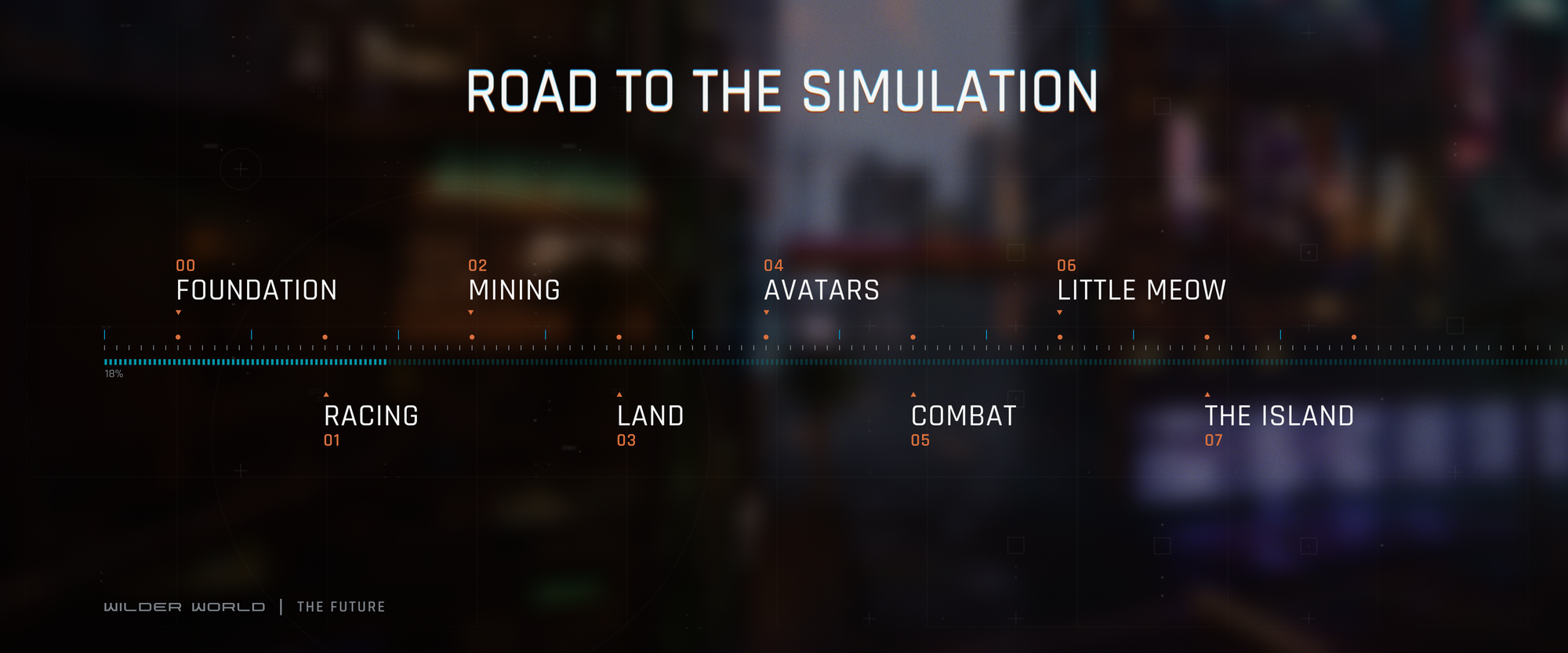Screen dimensions: 1568x653
Task: Choose the Mining milestone
Action: [514, 290]
